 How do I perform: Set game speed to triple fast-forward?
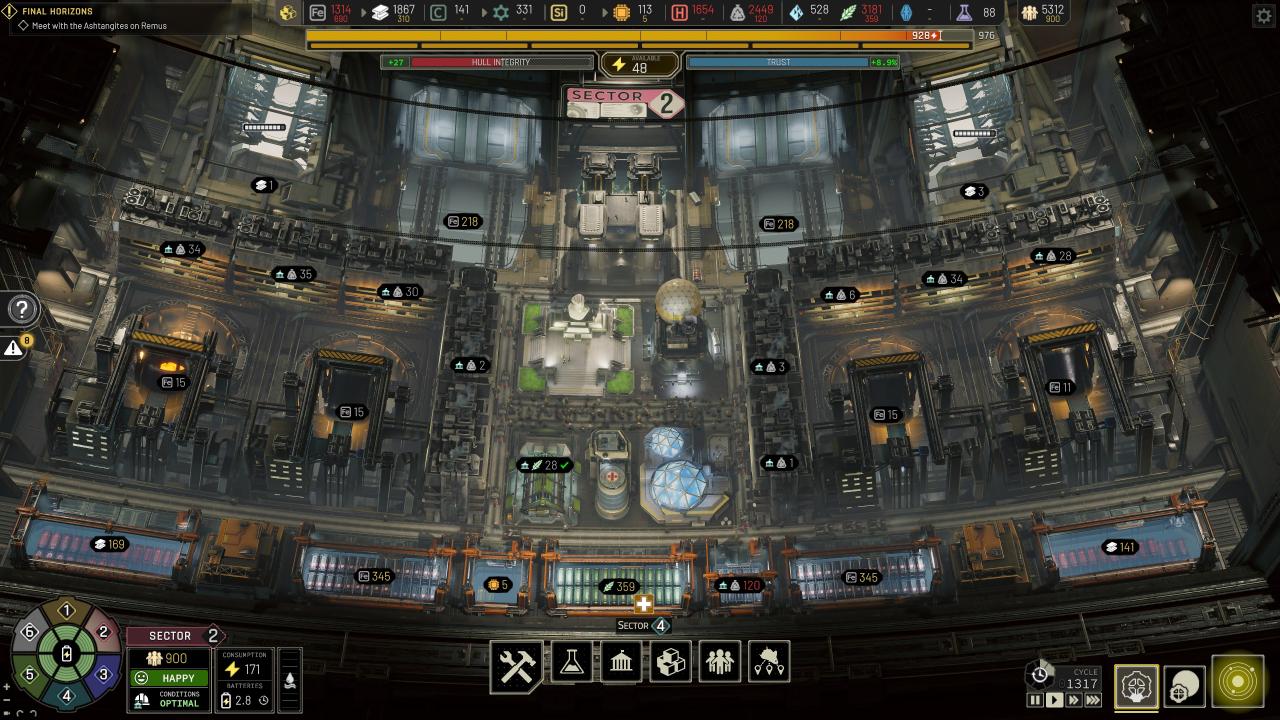pos(1093,701)
